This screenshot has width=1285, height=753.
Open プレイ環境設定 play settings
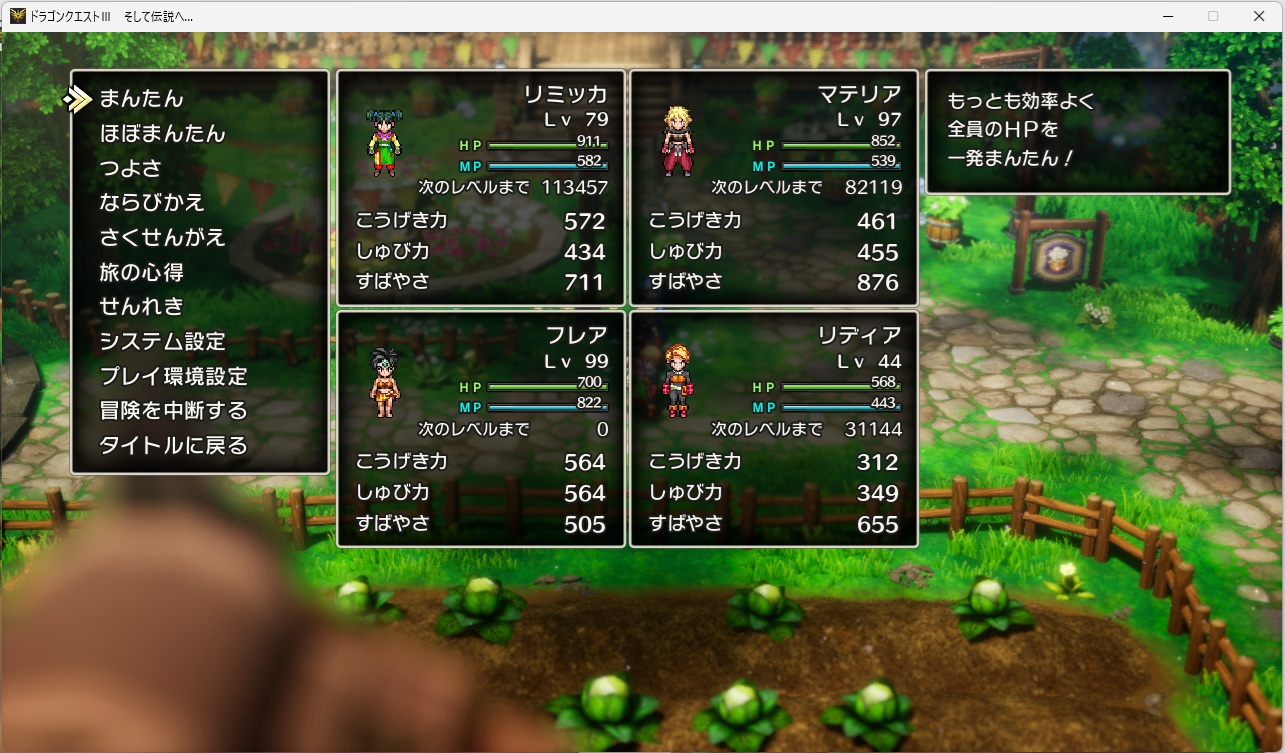point(173,376)
